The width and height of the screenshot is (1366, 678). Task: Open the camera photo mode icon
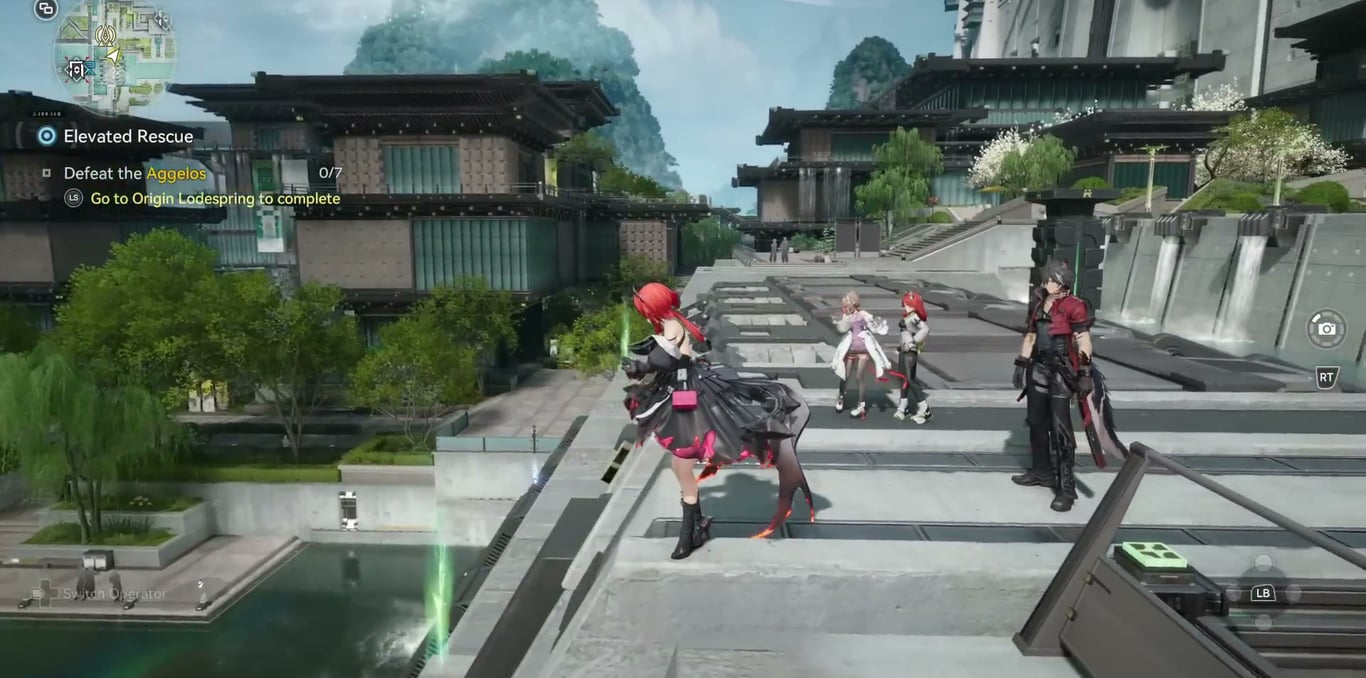click(x=1326, y=329)
